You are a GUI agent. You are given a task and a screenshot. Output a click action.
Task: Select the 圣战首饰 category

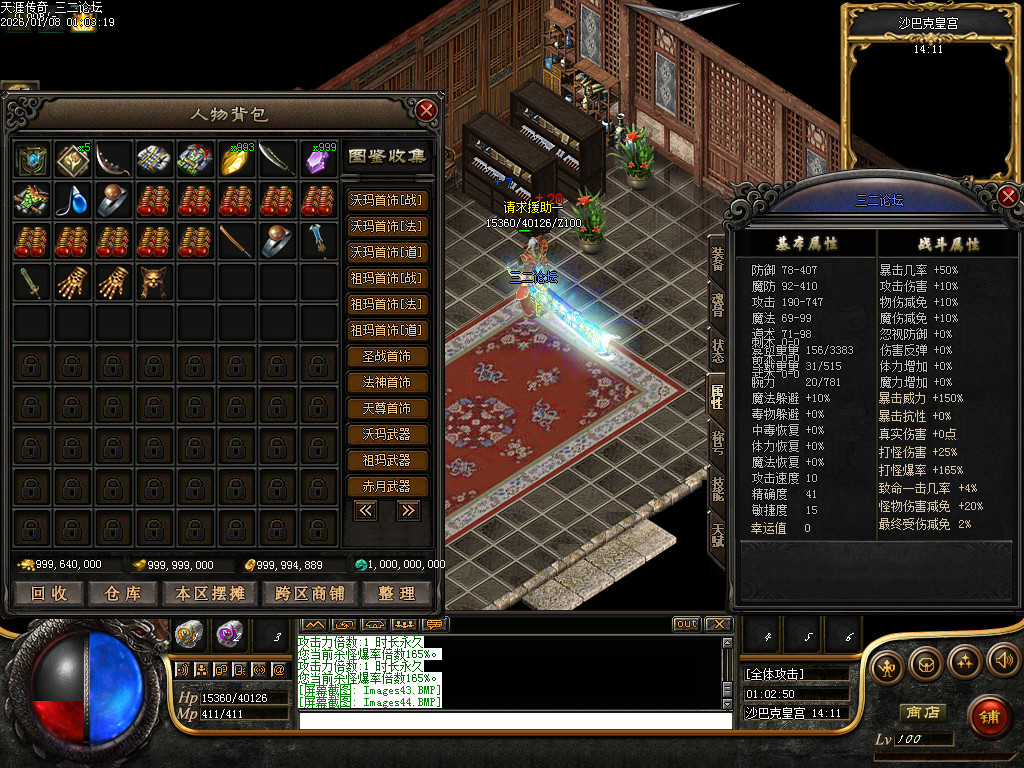pyautogui.click(x=386, y=356)
